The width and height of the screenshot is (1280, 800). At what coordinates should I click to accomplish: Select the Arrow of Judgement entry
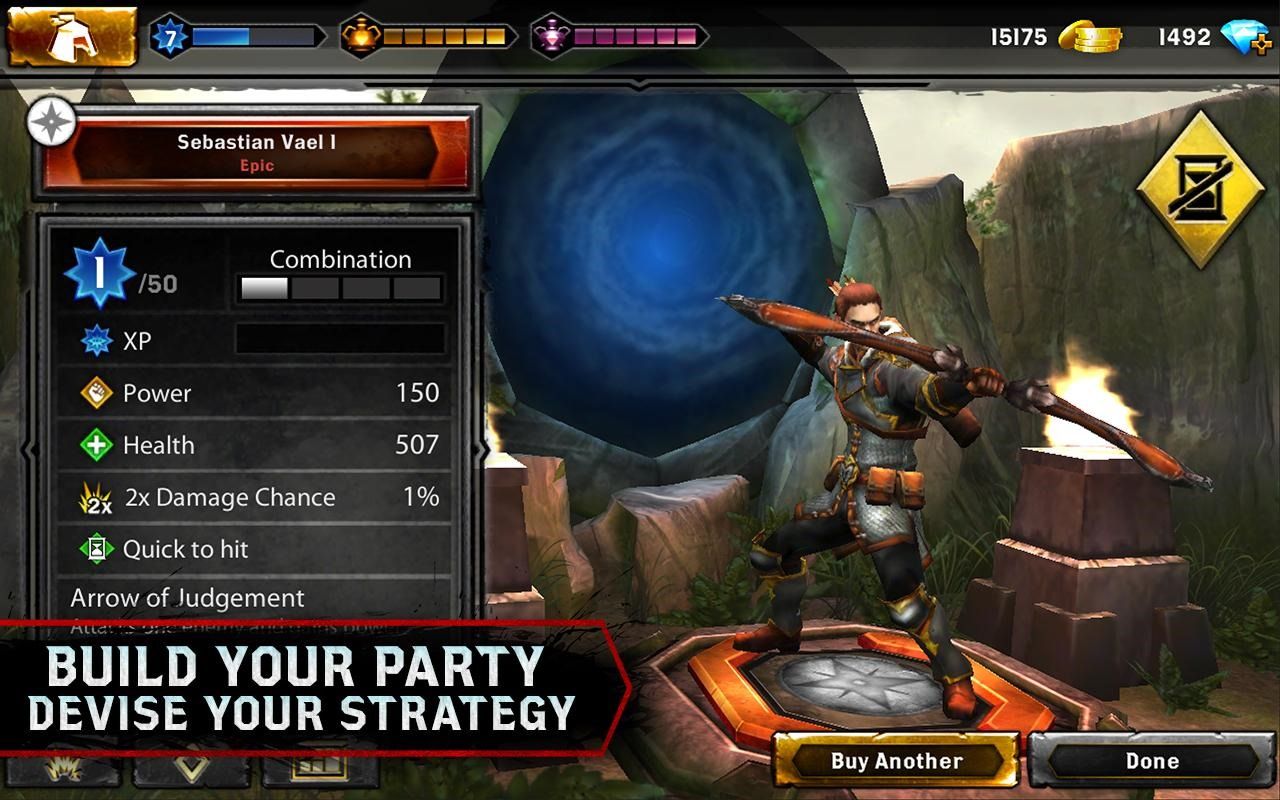tap(186, 598)
